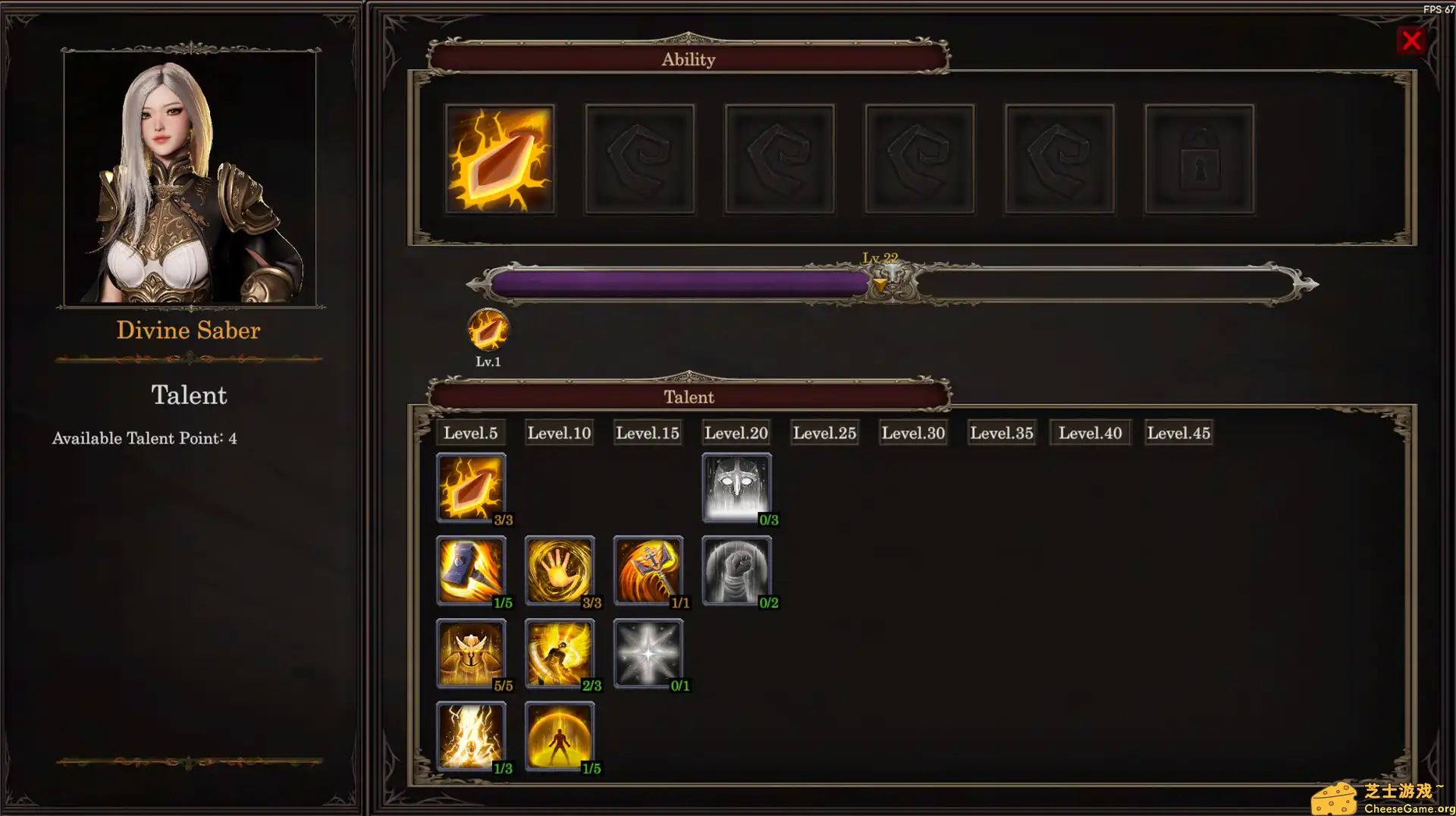Select the Divine Saber ability icon in the Ability bar
Image resolution: width=1456 pixels, height=816 pixels.
tap(499, 158)
